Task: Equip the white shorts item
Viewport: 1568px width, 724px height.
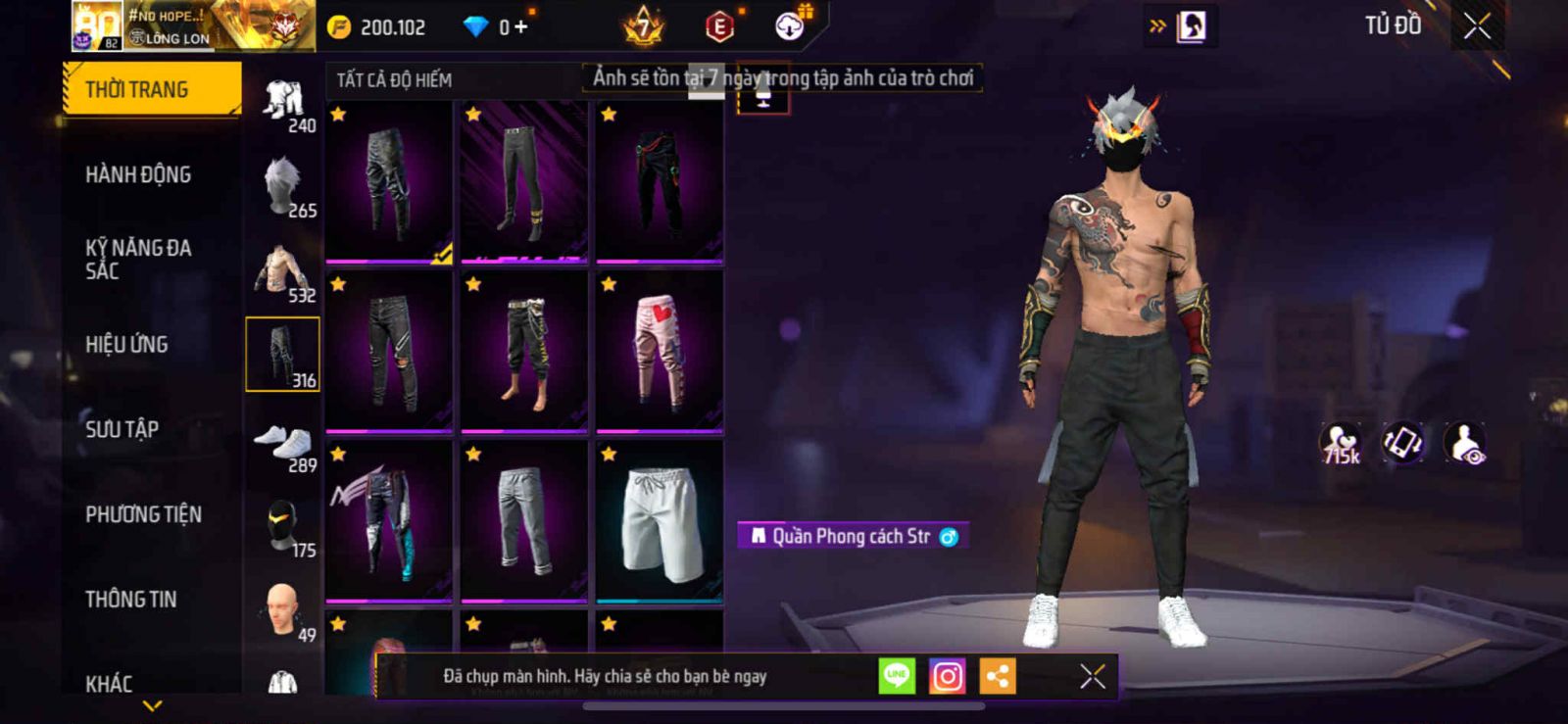Action: point(660,521)
